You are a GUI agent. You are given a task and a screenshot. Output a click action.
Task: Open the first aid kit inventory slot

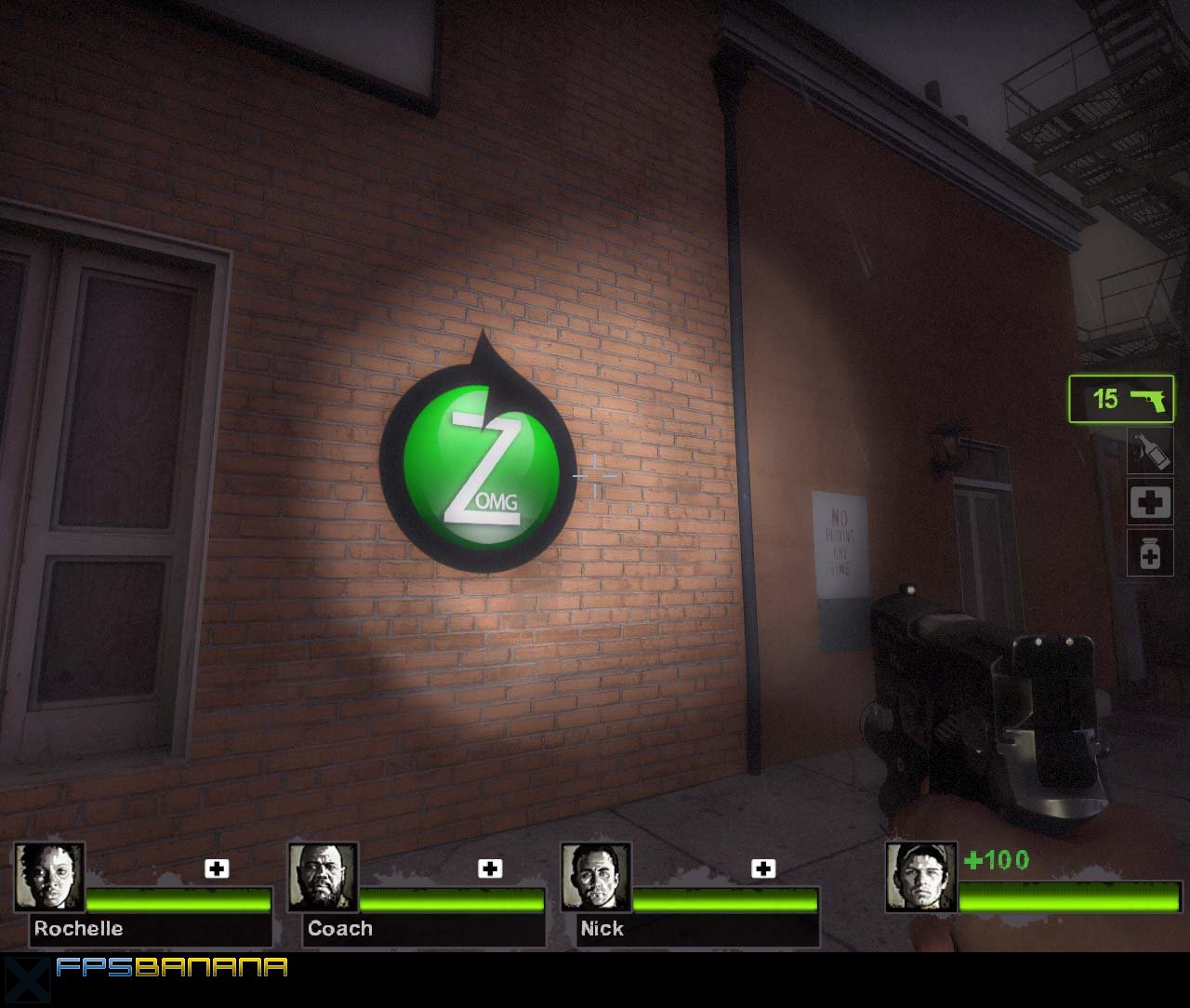[x=1149, y=502]
